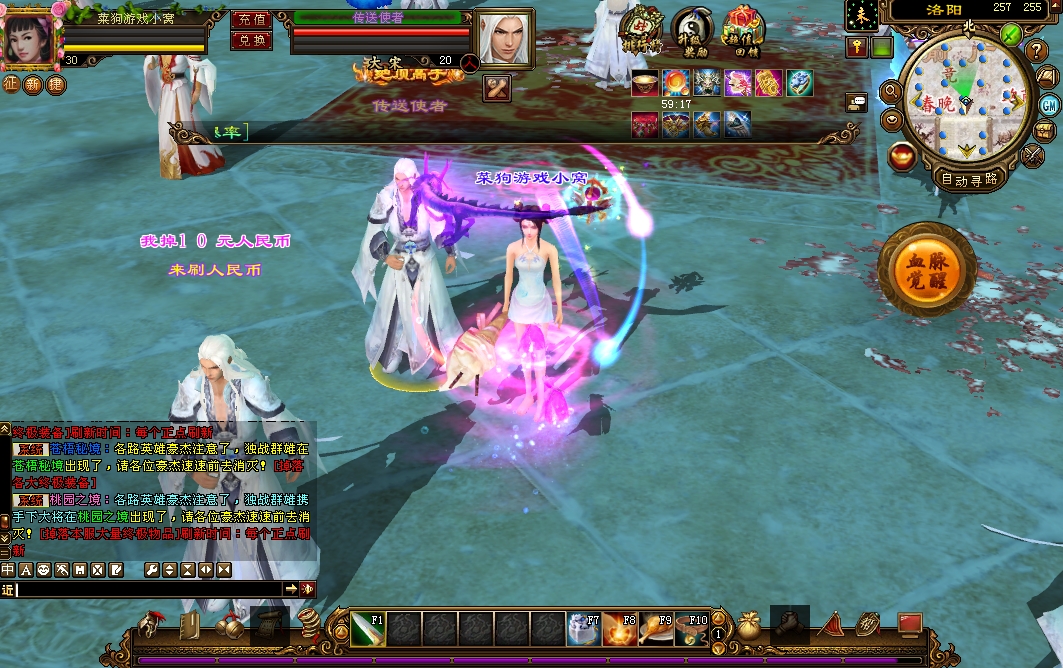The height and width of the screenshot is (668, 1063).
Task: Use the F8 fire skill slot
Action: tap(620, 630)
